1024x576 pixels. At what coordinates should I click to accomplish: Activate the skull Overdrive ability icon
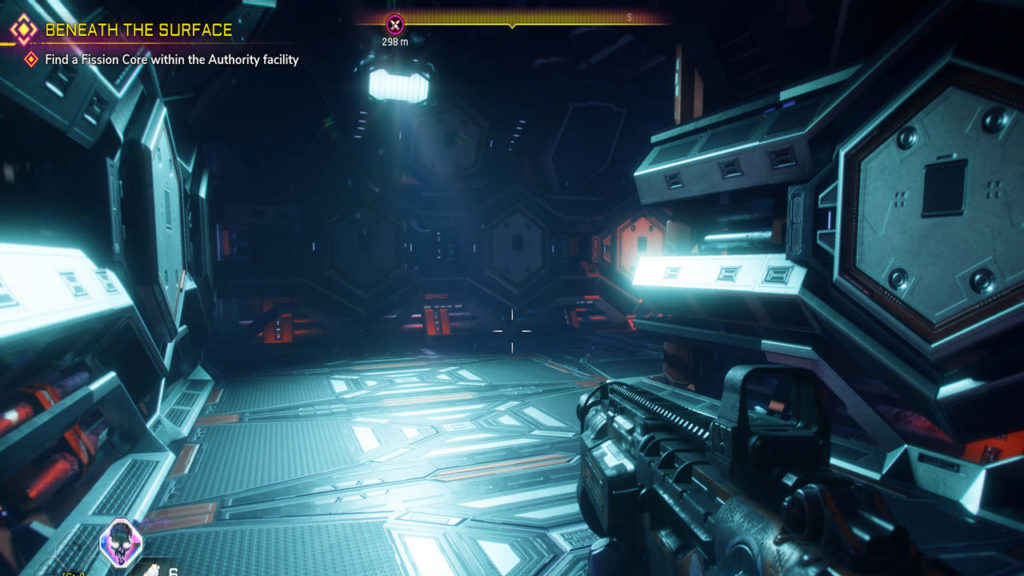122,541
